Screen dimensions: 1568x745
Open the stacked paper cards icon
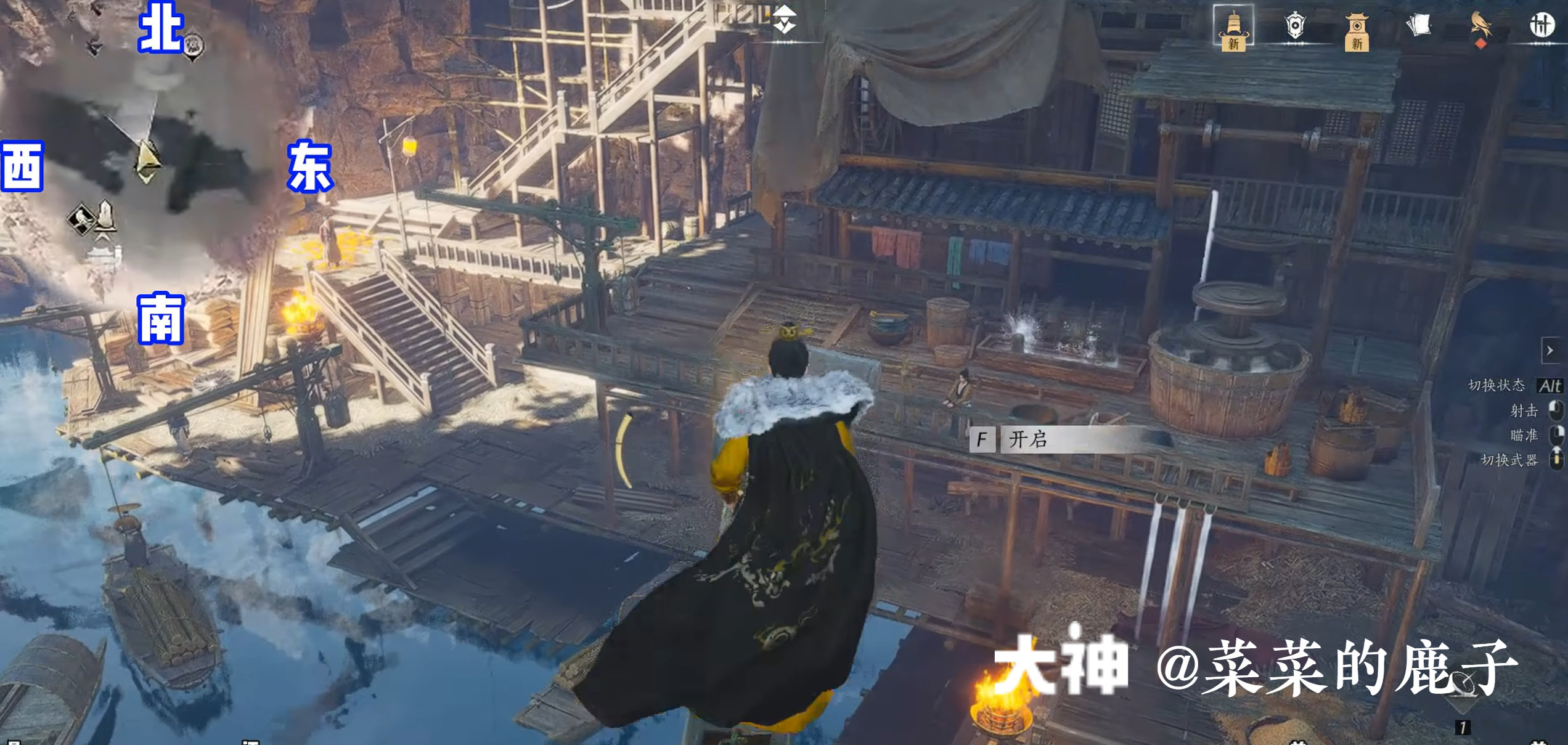tap(1418, 26)
